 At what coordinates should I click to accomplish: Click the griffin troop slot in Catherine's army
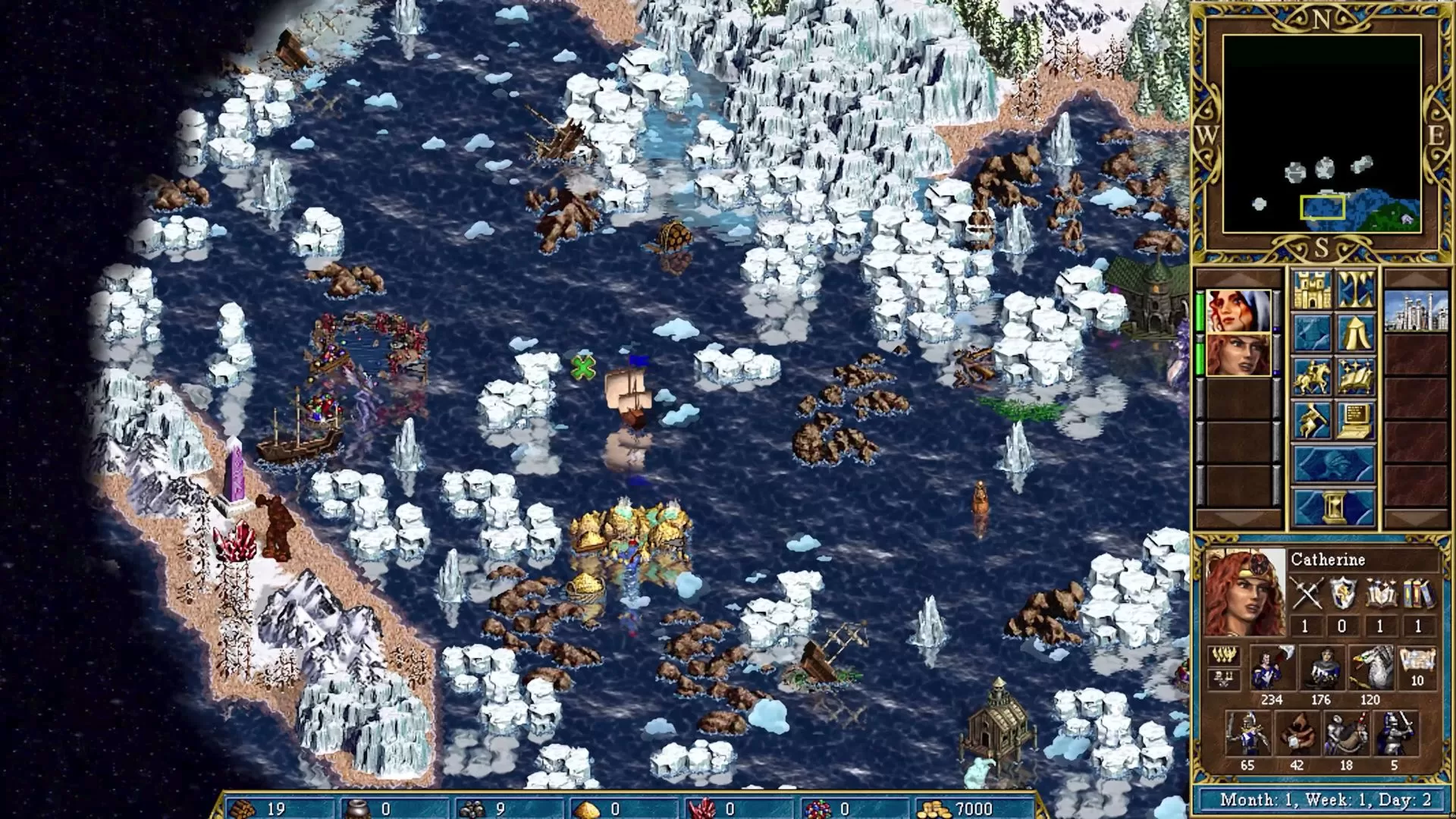[x=1370, y=669]
